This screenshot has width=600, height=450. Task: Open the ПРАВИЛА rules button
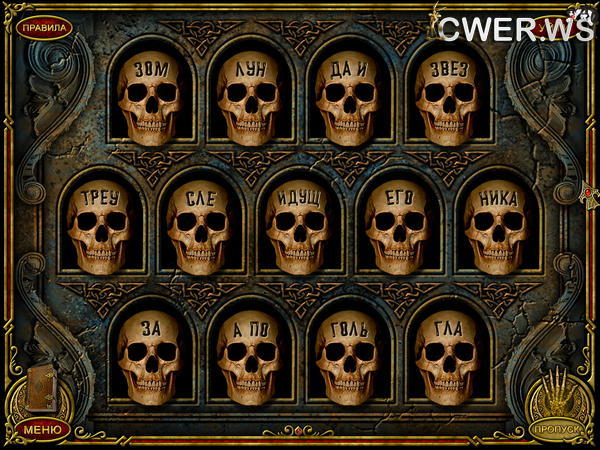pyautogui.click(x=43, y=27)
